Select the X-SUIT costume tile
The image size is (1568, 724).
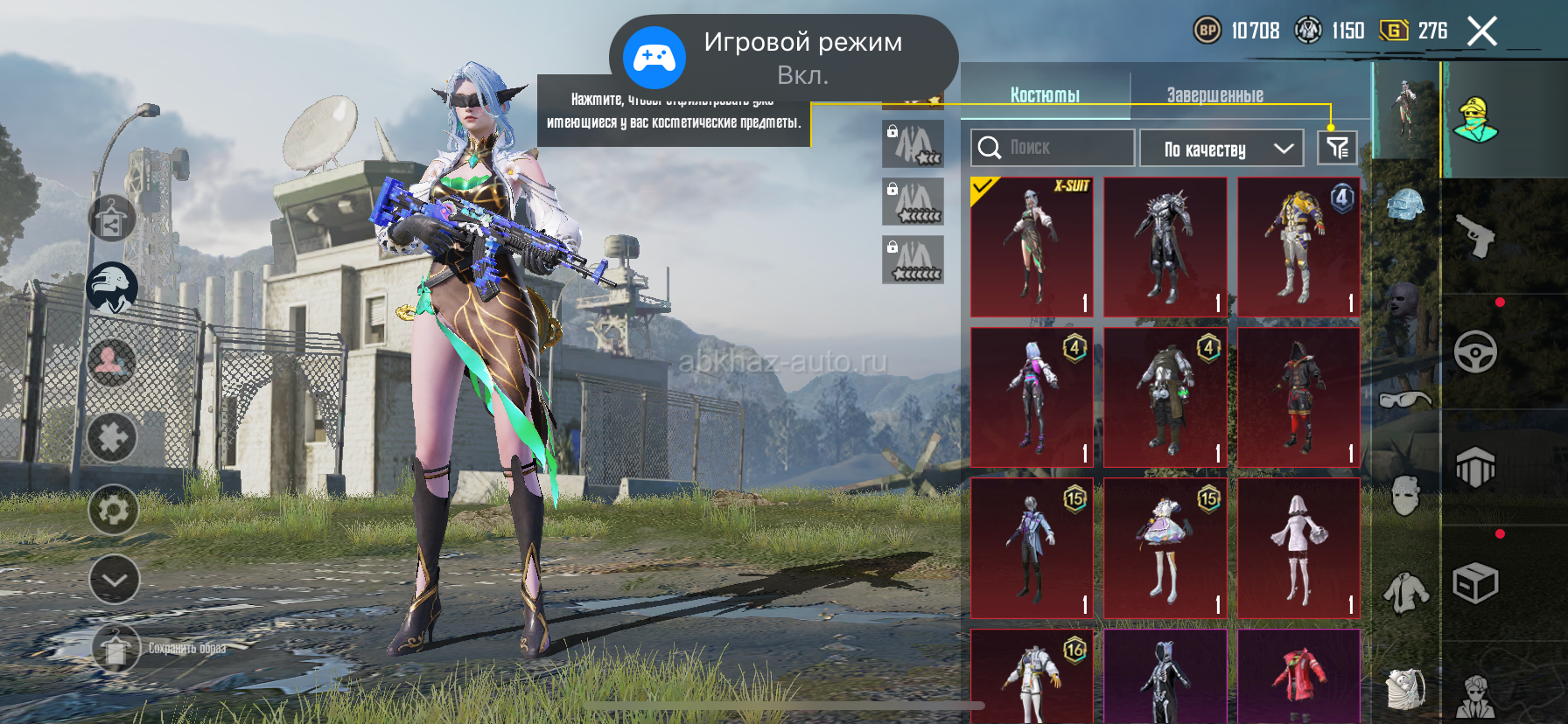click(x=1032, y=247)
